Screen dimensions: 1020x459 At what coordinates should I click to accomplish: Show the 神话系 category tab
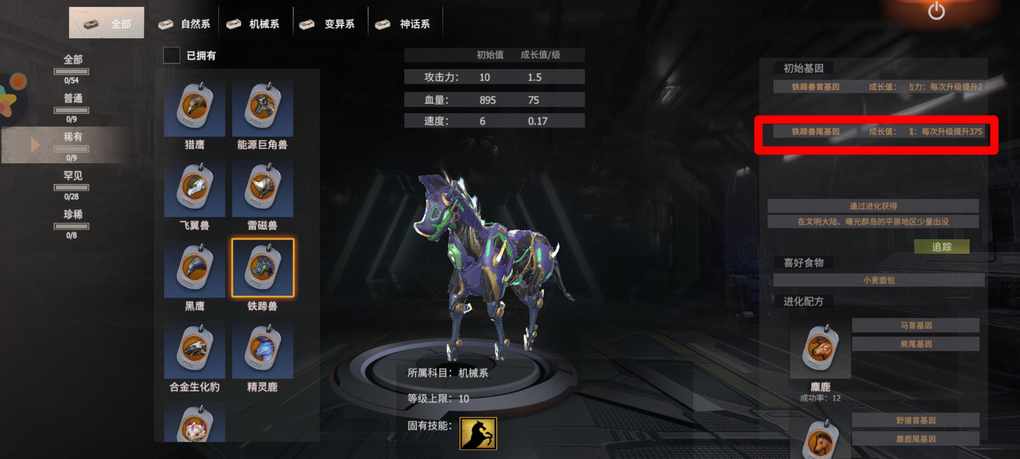tap(405, 23)
